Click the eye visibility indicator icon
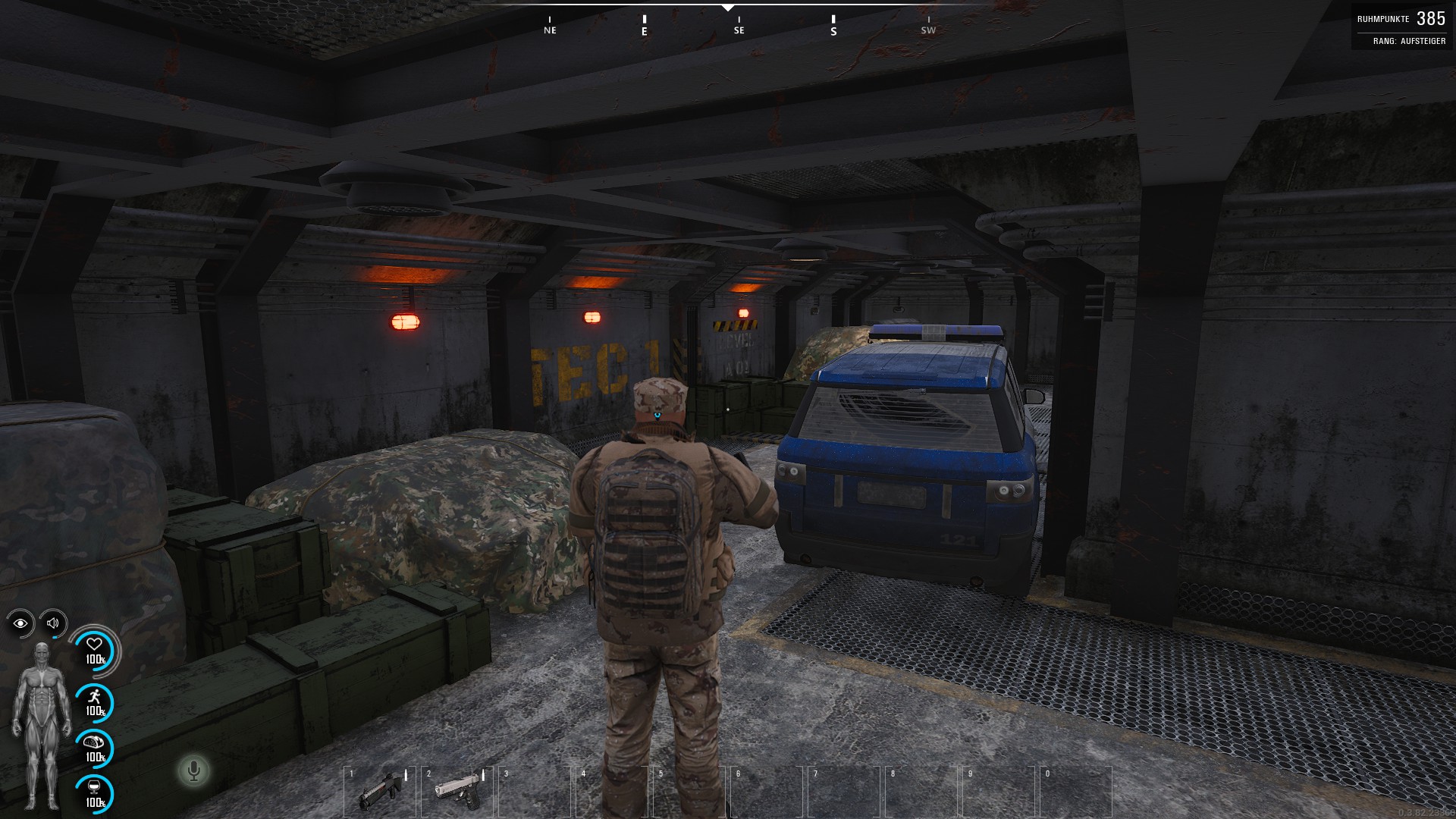The height and width of the screenshot is (819, 1456). click(20, 623)
